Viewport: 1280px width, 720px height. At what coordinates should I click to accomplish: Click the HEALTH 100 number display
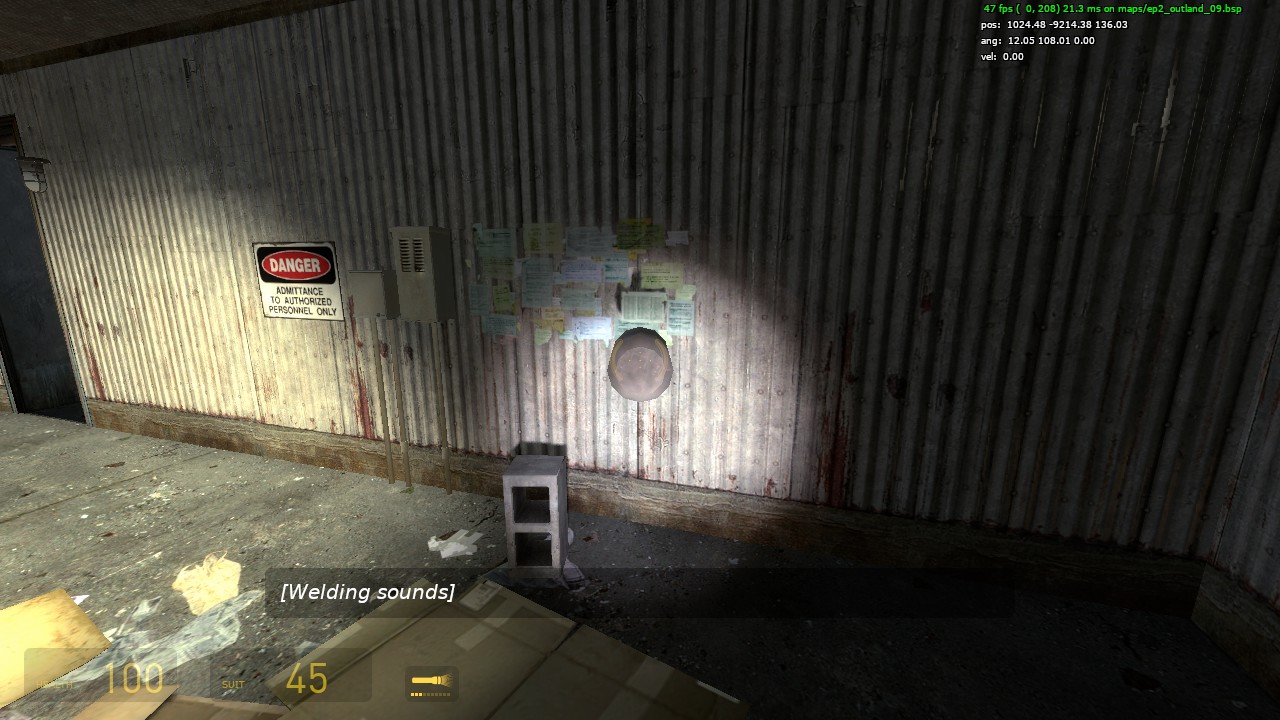tap(135, 679)
